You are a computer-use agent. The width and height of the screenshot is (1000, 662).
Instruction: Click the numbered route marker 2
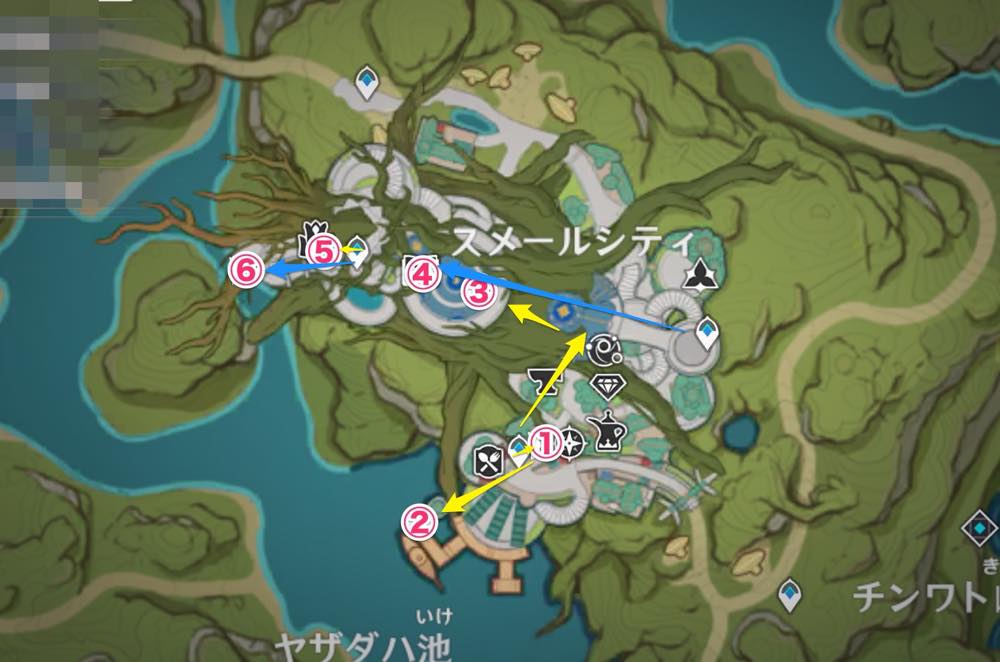pyautogui.click(x=421, y=521)
